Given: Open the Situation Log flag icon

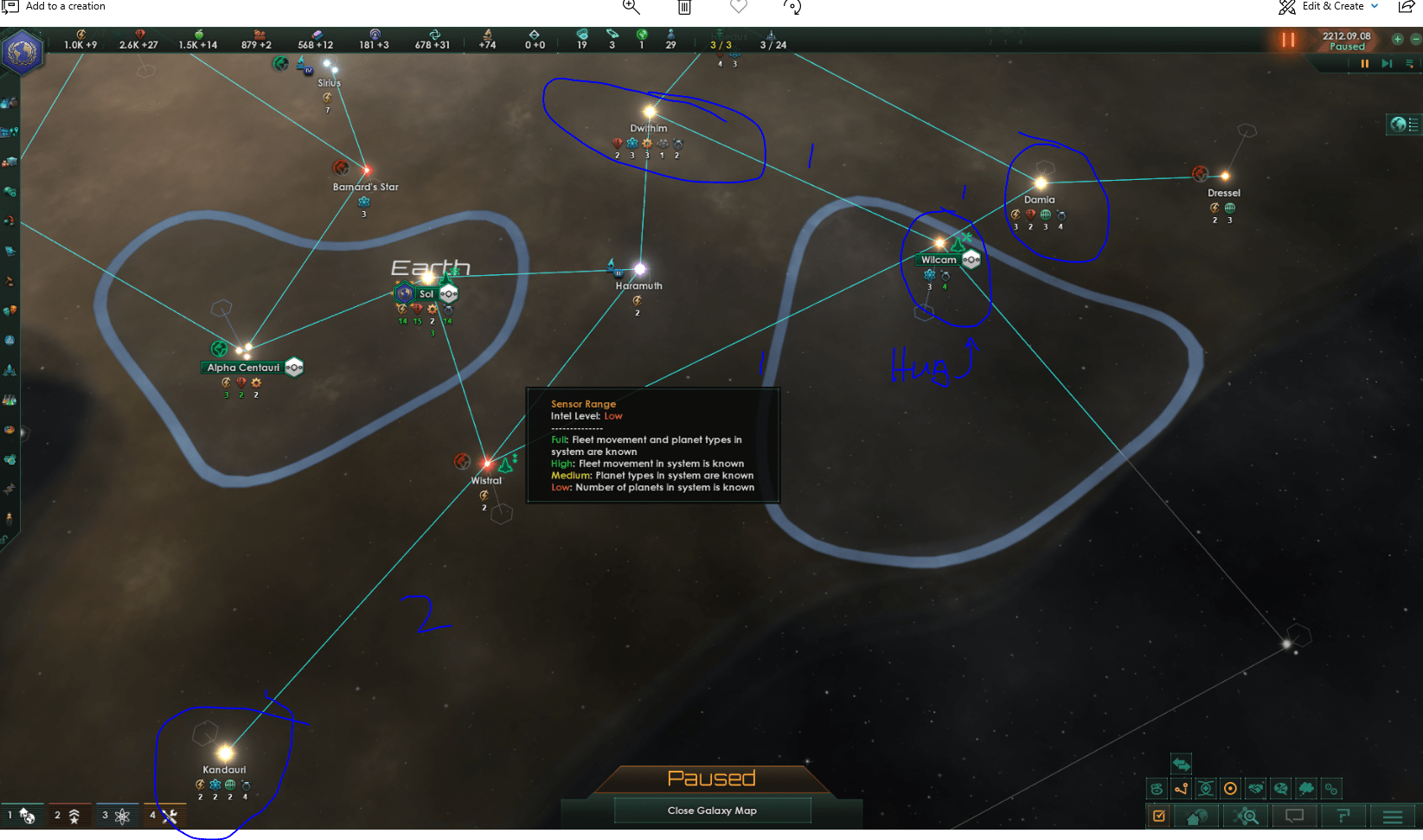Looking at the screenshot, I should (1345, 815).
